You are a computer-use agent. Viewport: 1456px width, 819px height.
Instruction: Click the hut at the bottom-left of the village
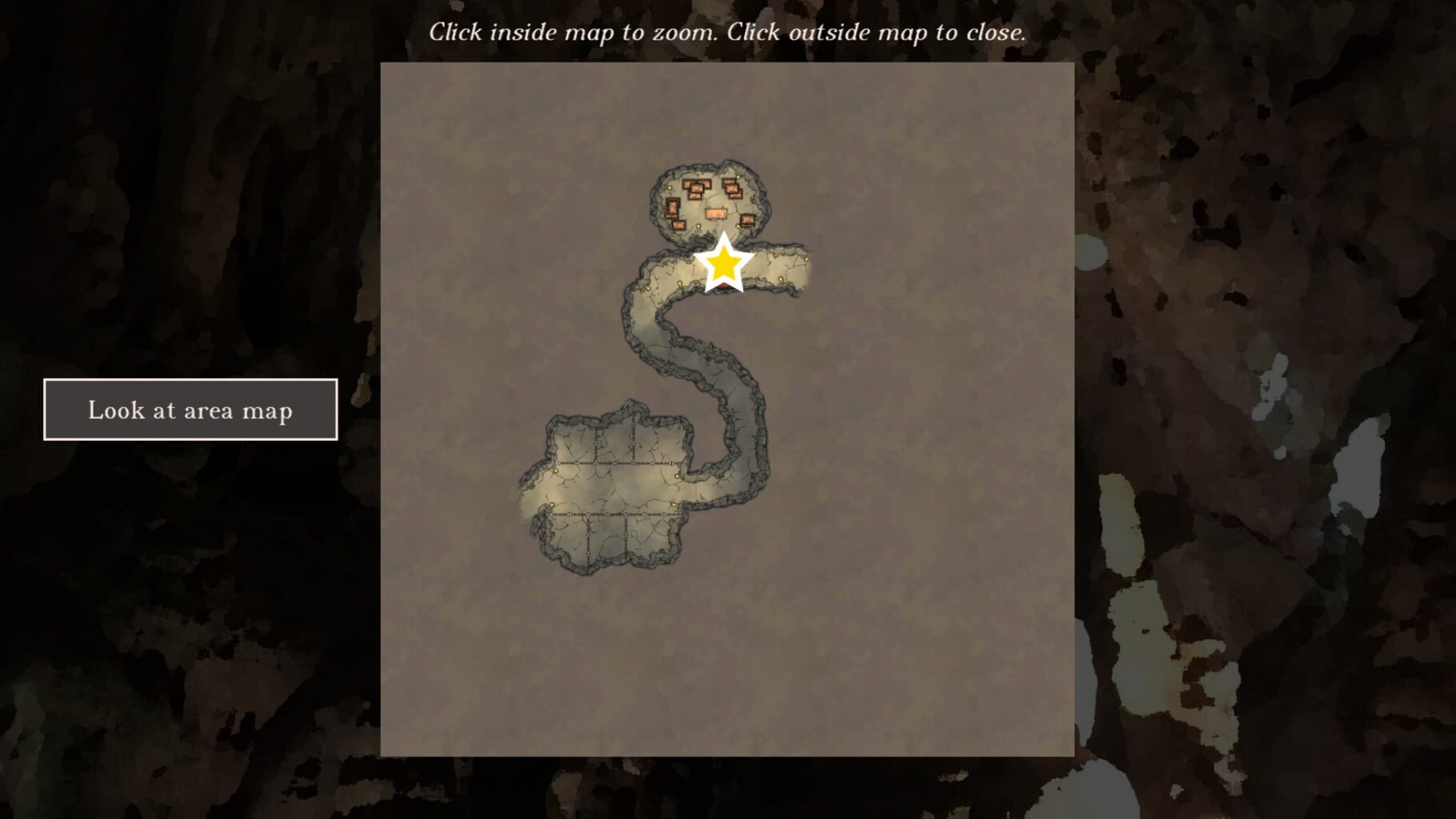pos(679,225)
